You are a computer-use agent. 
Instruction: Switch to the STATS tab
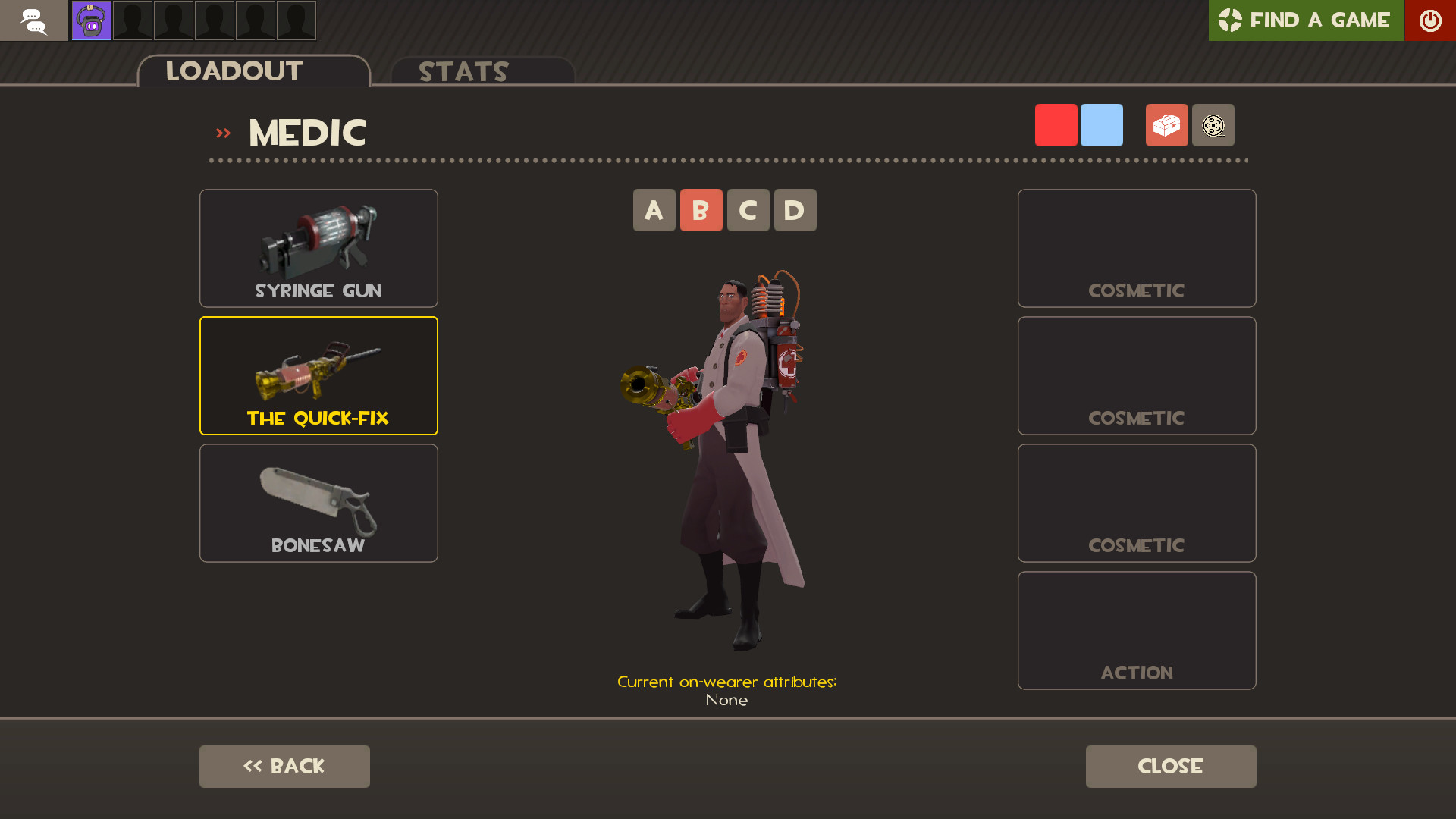pyautogui.click(x=463, y=72)
